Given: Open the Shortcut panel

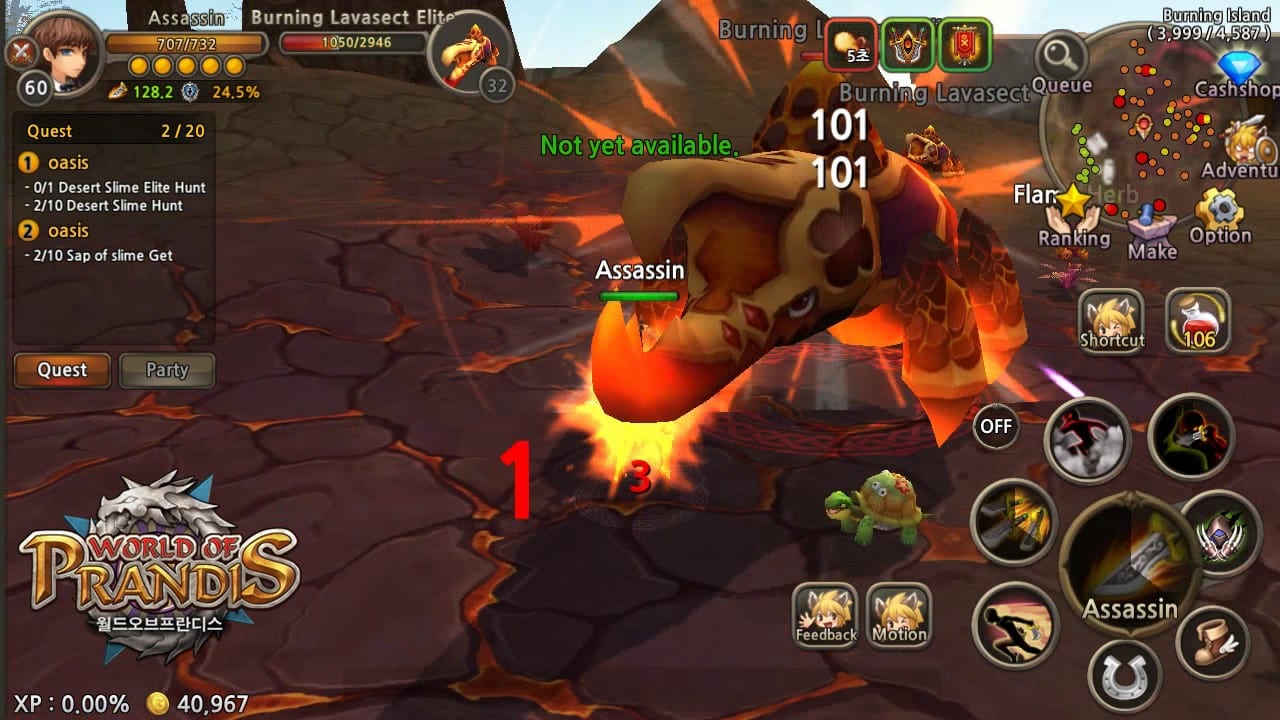Looking at the screenshot, I should pyautogui.click(x=1113, y=322).
